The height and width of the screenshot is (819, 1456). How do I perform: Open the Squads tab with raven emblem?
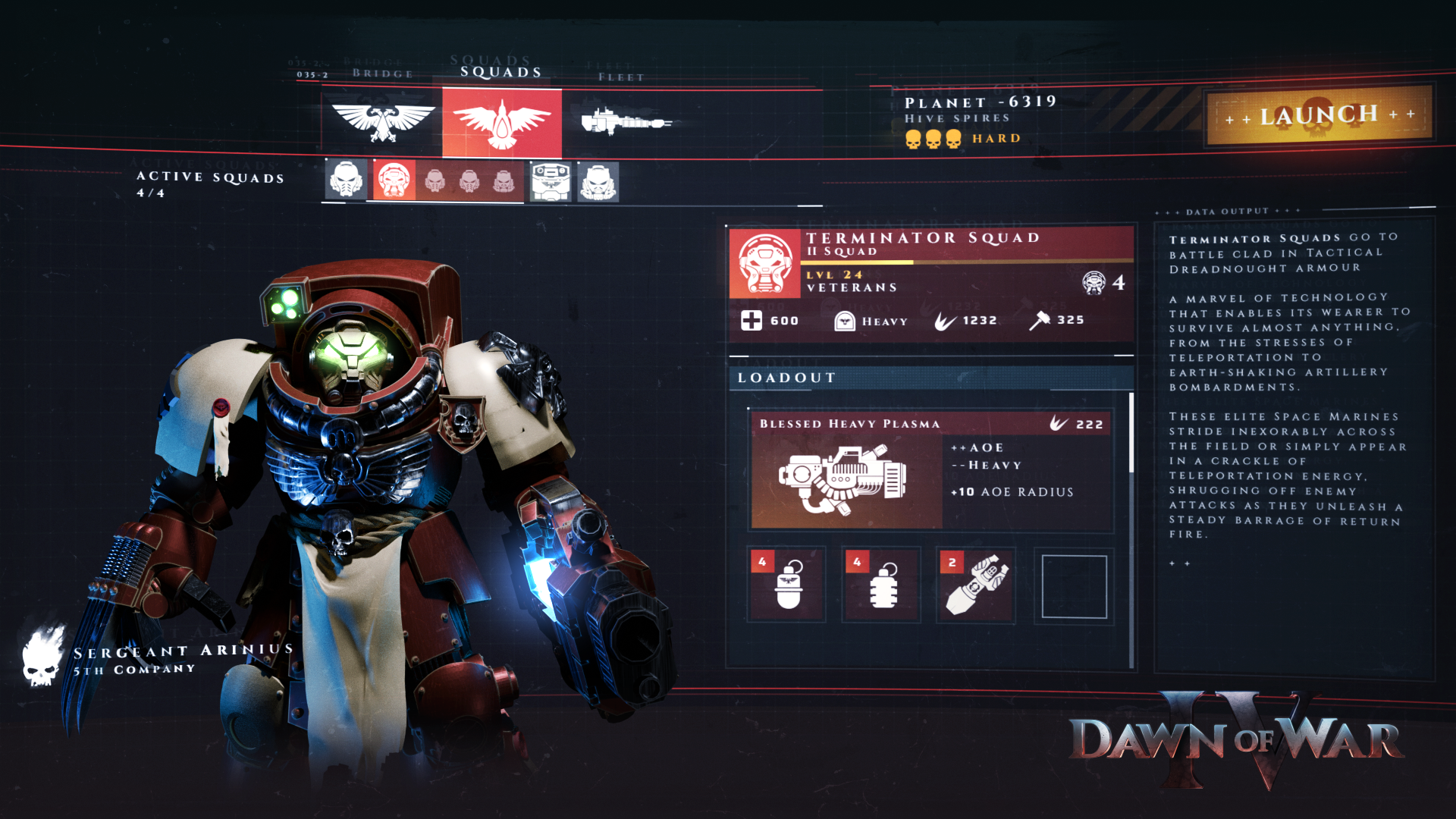tap(502, 122)
